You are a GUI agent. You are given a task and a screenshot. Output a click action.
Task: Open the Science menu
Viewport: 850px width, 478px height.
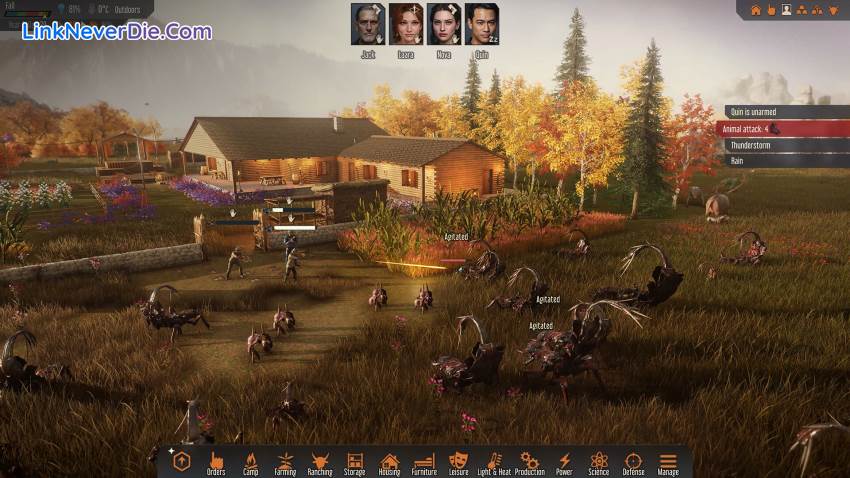[599, 461]
